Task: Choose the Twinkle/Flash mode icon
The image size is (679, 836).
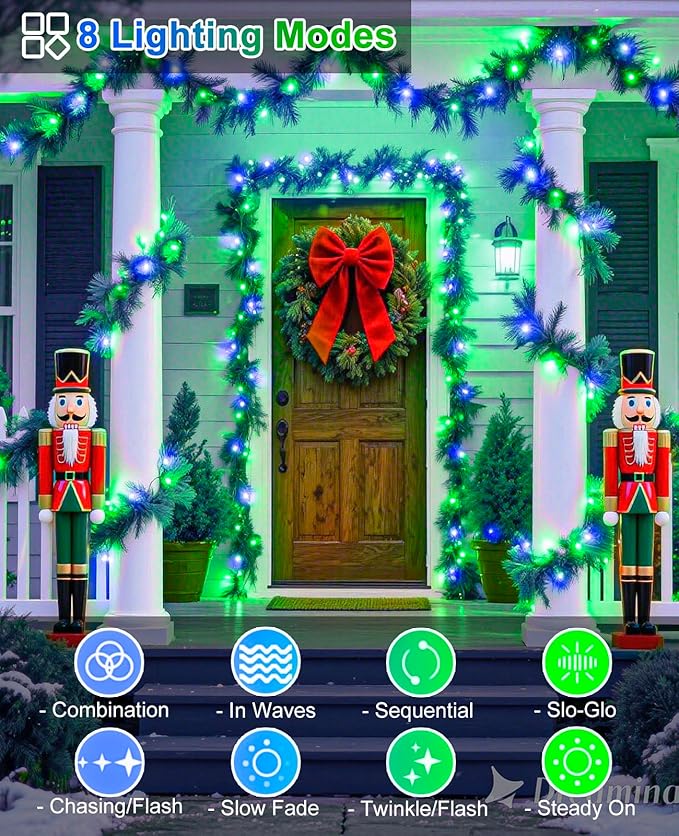Action: pyautogui.click(x=421, y=761)
